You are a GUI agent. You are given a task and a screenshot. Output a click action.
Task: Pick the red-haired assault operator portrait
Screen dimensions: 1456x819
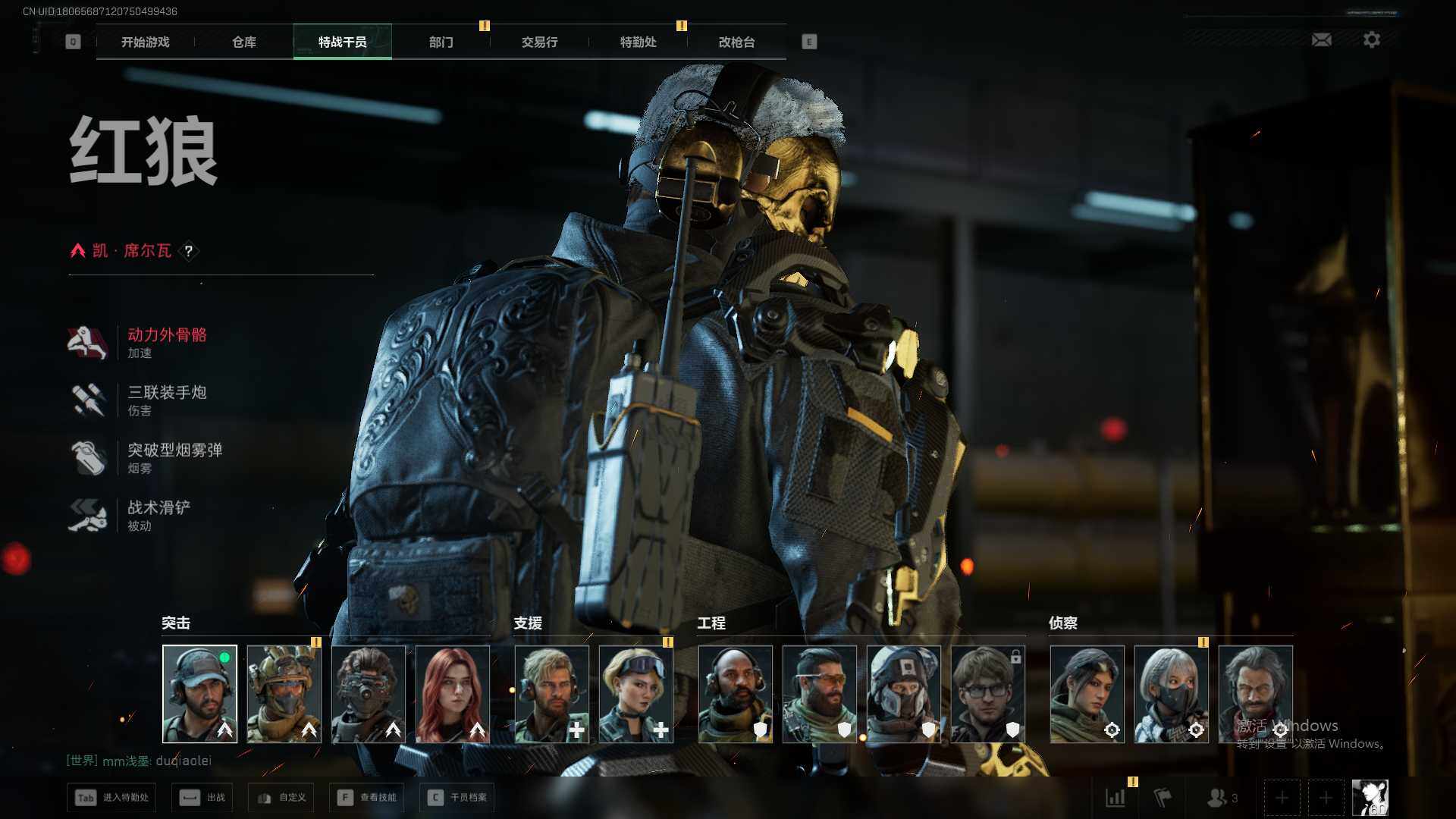453,694
